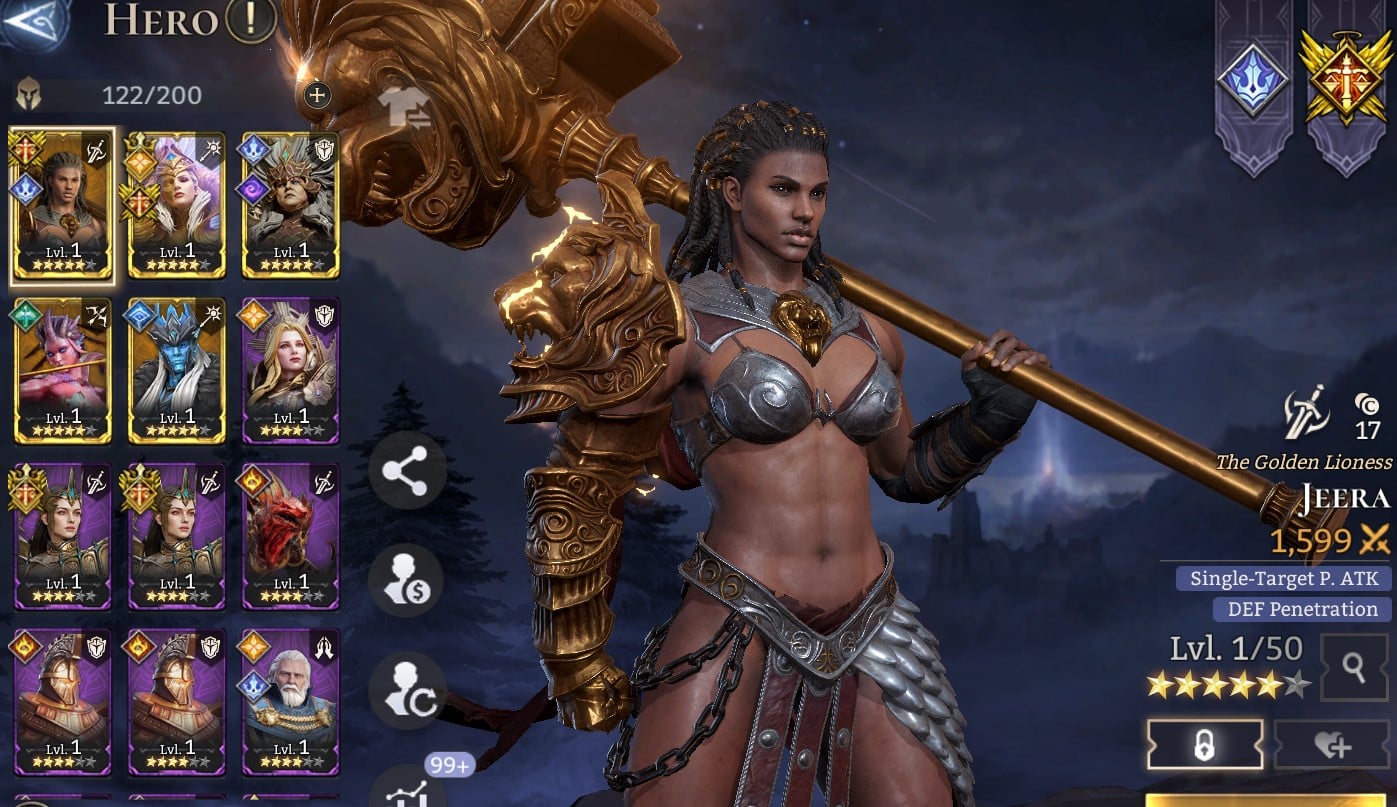Select the red dragon hero card
Viewport: 1397px width, 807px height.
pyautogui.click(x=290, y=536)
